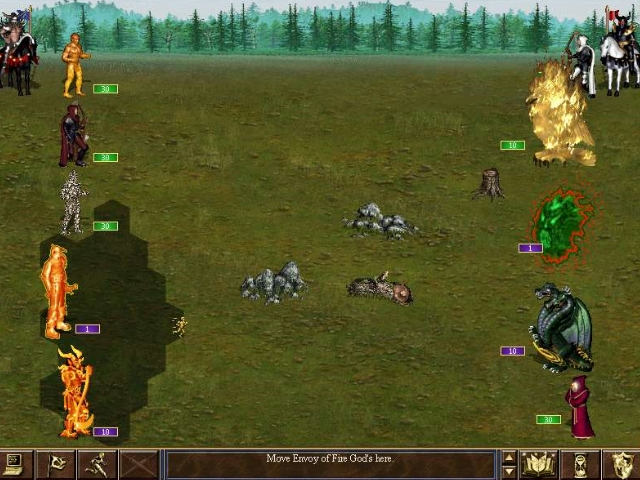Choose Wait with the hourglass button
This screenshot has height=480, width=640.
point(580,464)
